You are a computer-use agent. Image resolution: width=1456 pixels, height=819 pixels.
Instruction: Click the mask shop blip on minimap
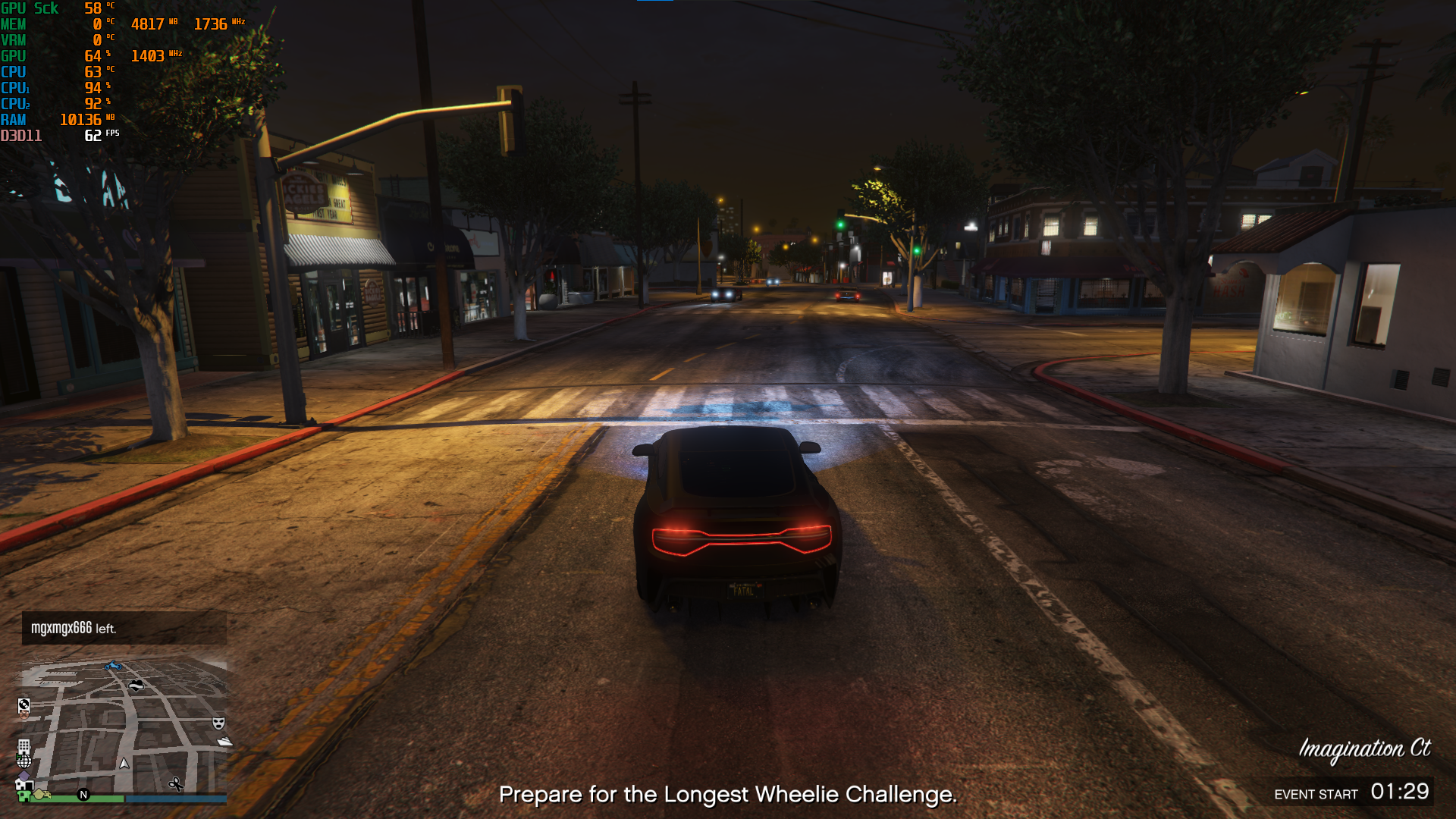click(x=218, y=723)
